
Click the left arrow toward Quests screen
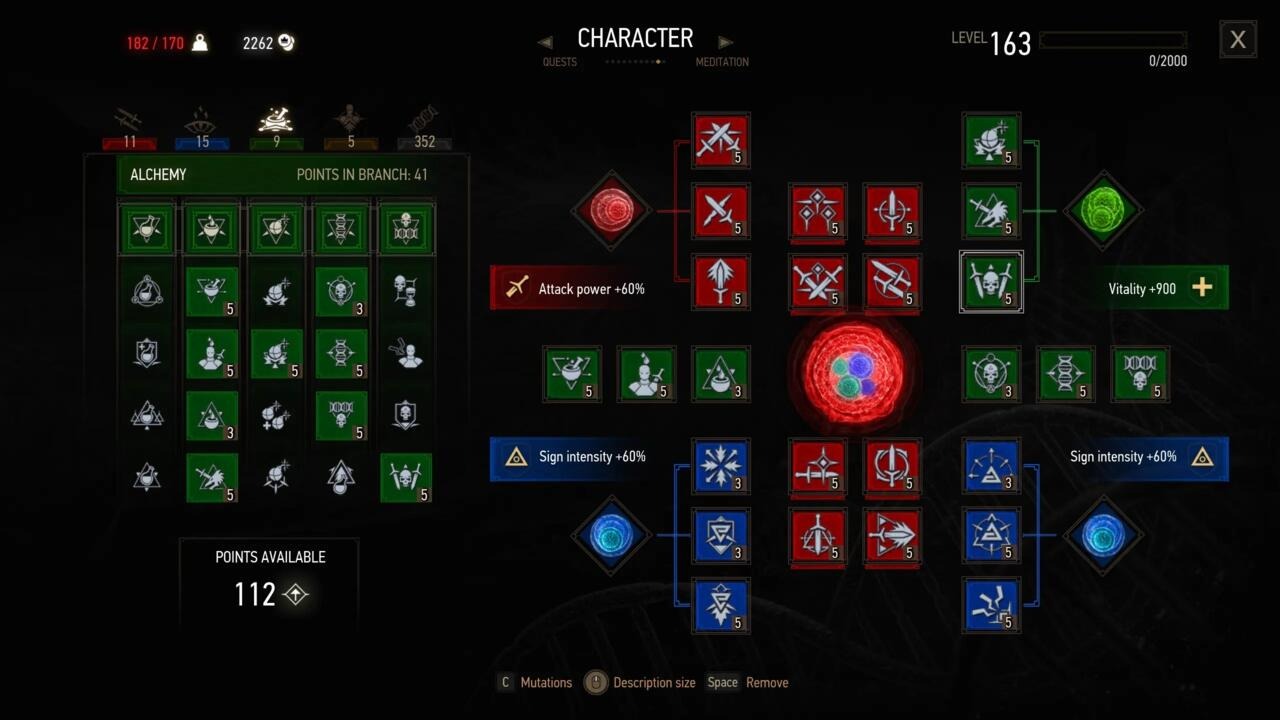(546, 40)
